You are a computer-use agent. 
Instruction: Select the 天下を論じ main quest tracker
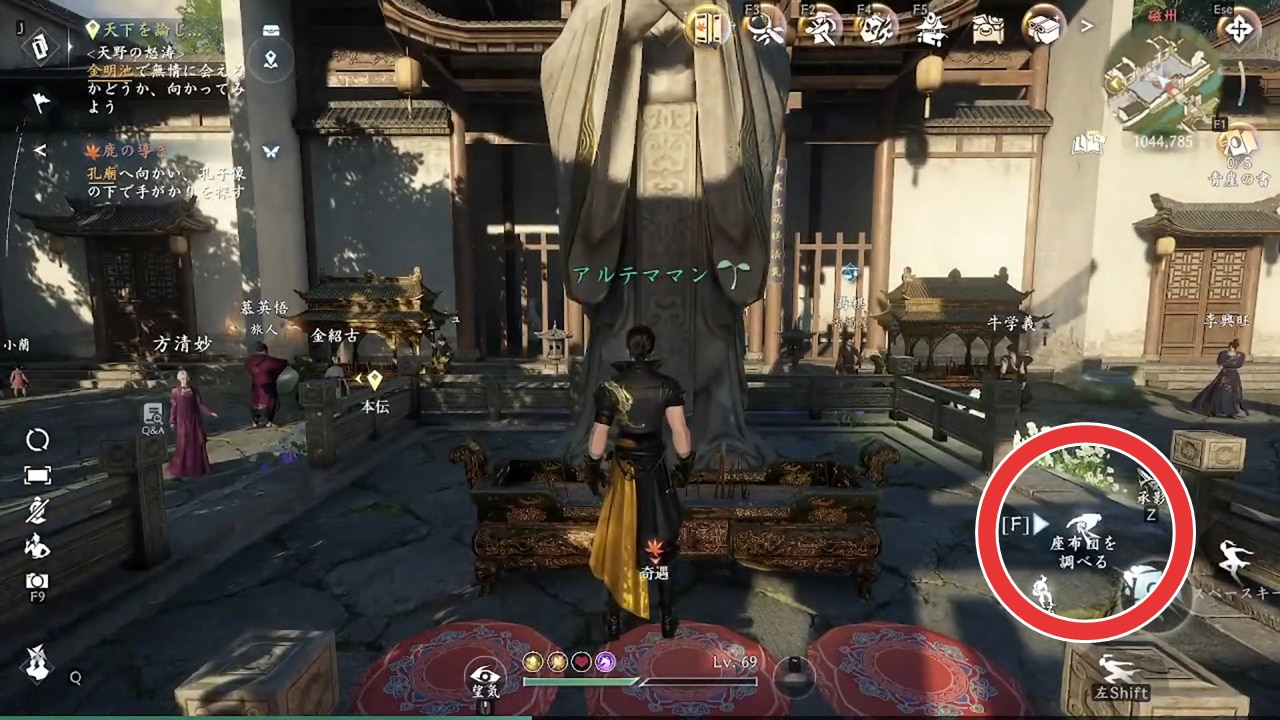(x=150, y=30)
